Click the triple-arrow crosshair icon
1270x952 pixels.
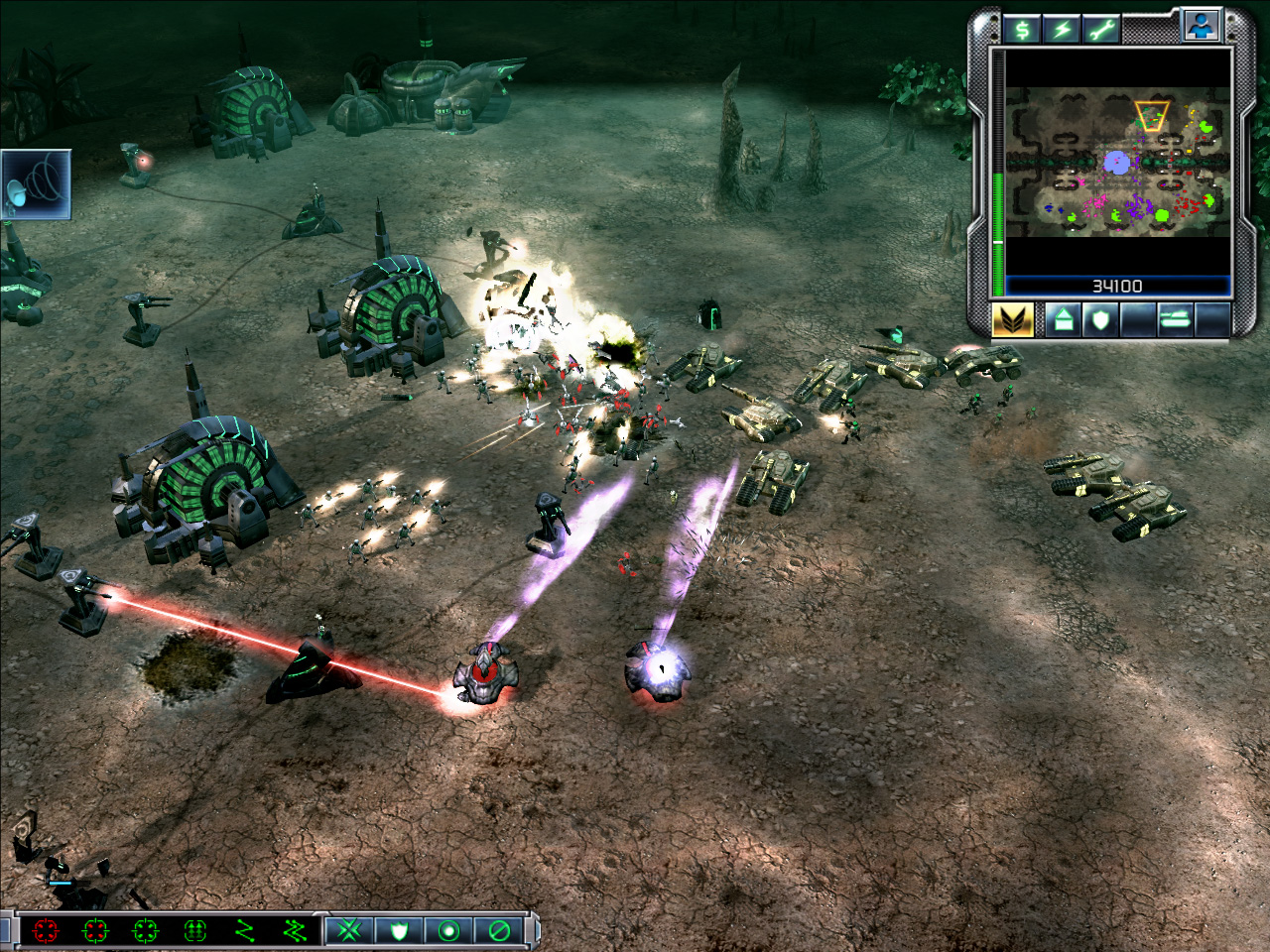(194, 930)
